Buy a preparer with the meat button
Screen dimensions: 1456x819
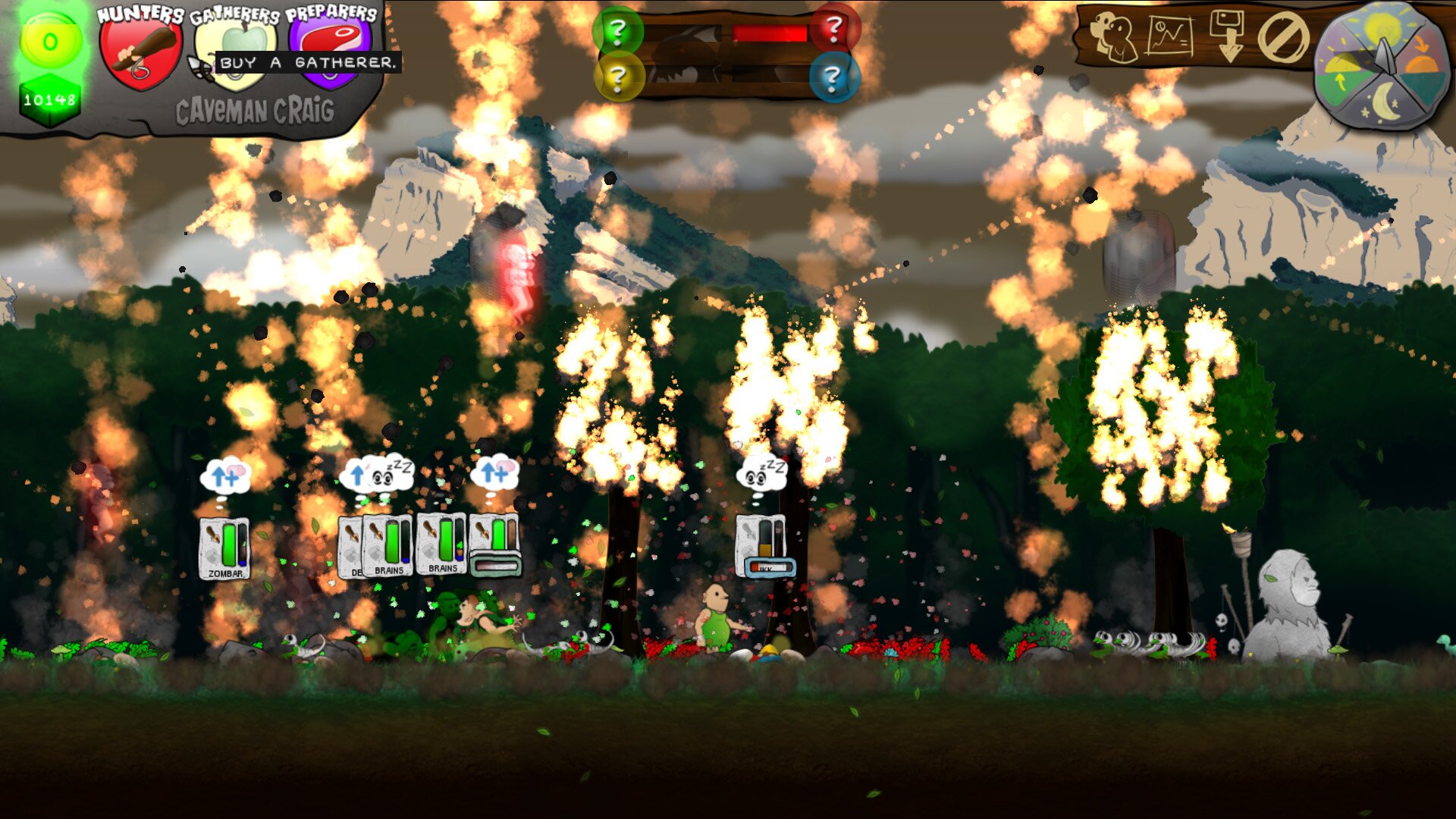point(331,45)
